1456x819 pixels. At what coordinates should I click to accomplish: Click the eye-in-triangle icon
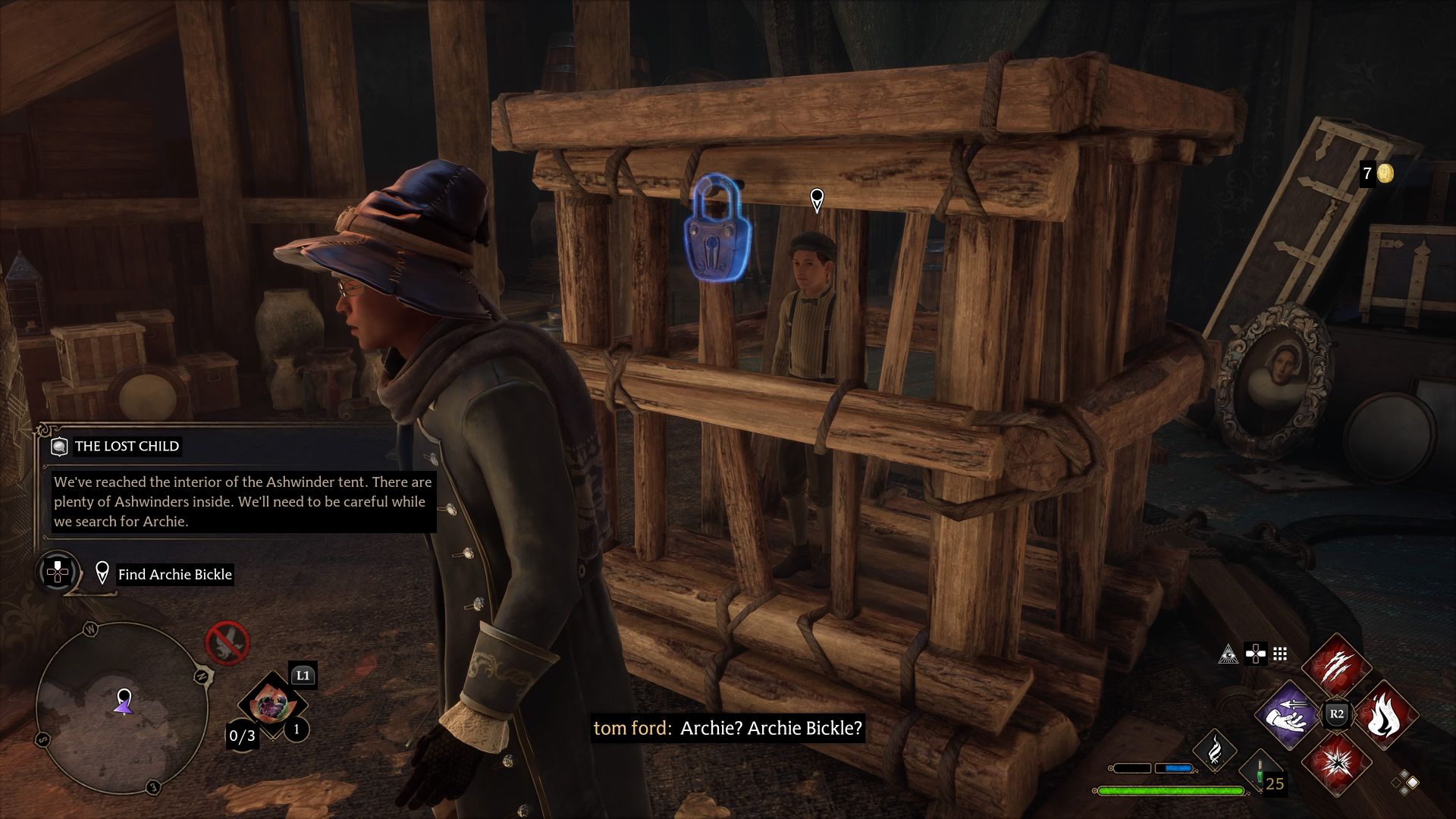point(1228,654)
